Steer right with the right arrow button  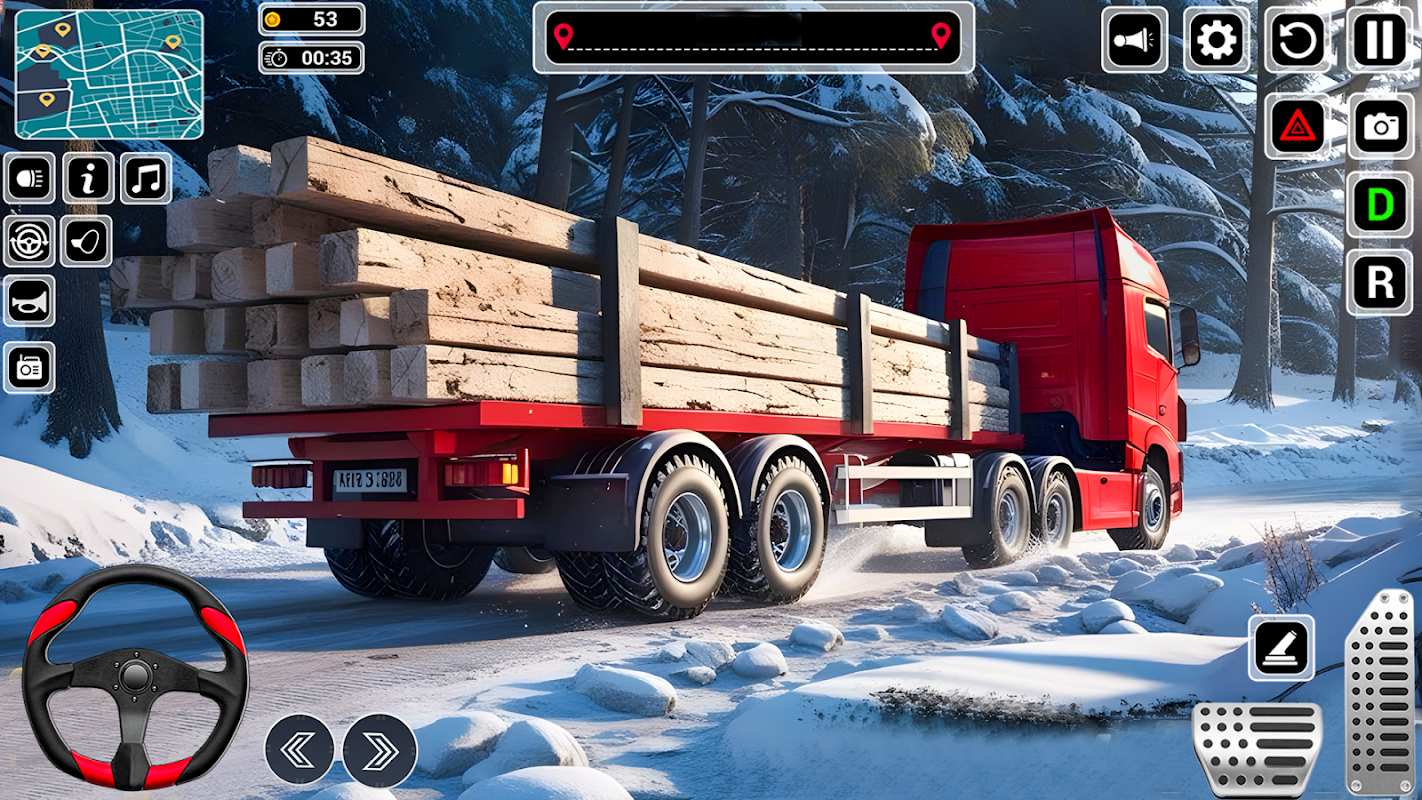[380, 749]
